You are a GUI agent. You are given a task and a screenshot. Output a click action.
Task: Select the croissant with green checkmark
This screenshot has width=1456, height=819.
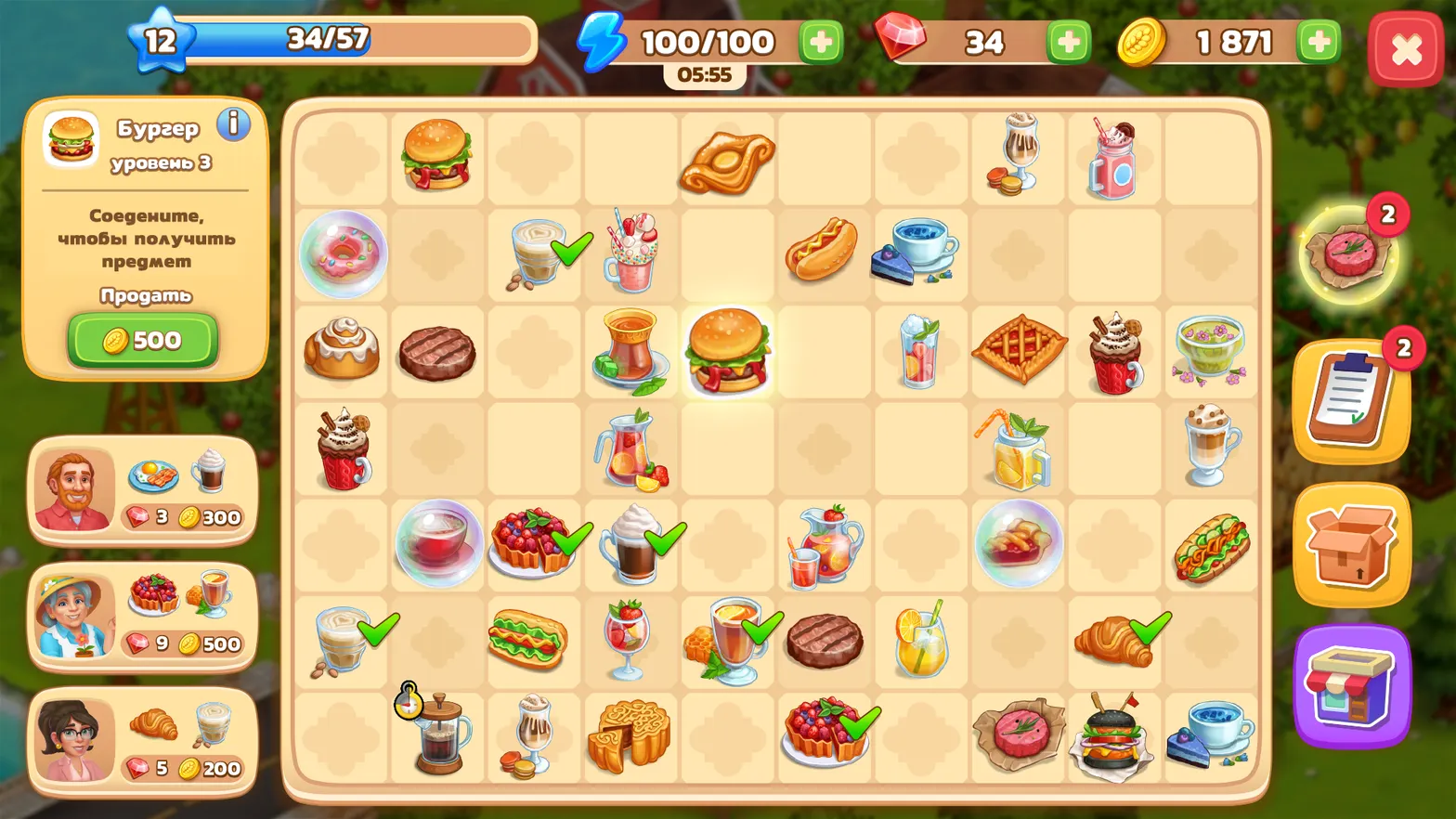[1112, 641]
